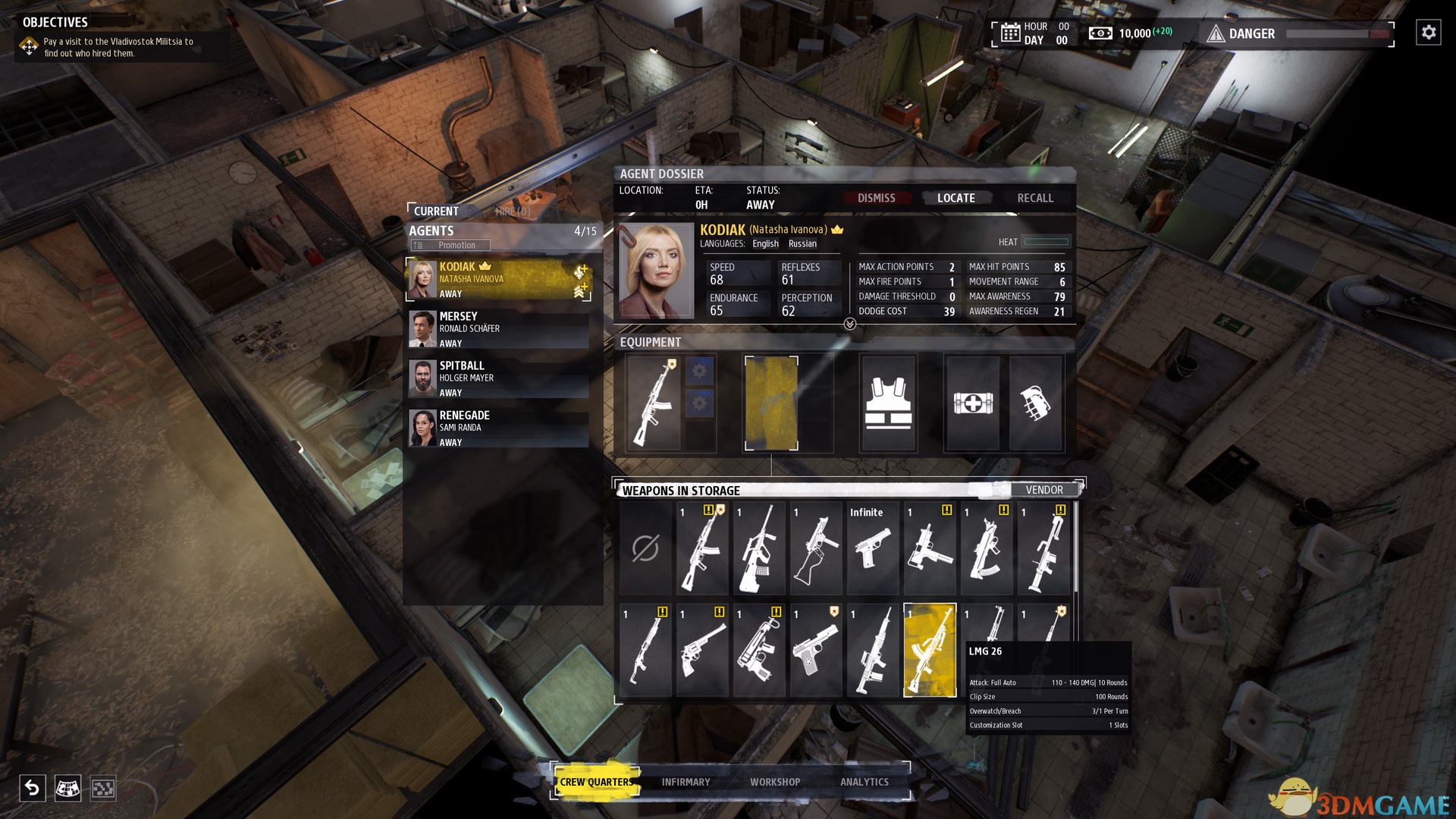
Task: Select Kodiak in the agents list
Action: click(x=498, y=279)
